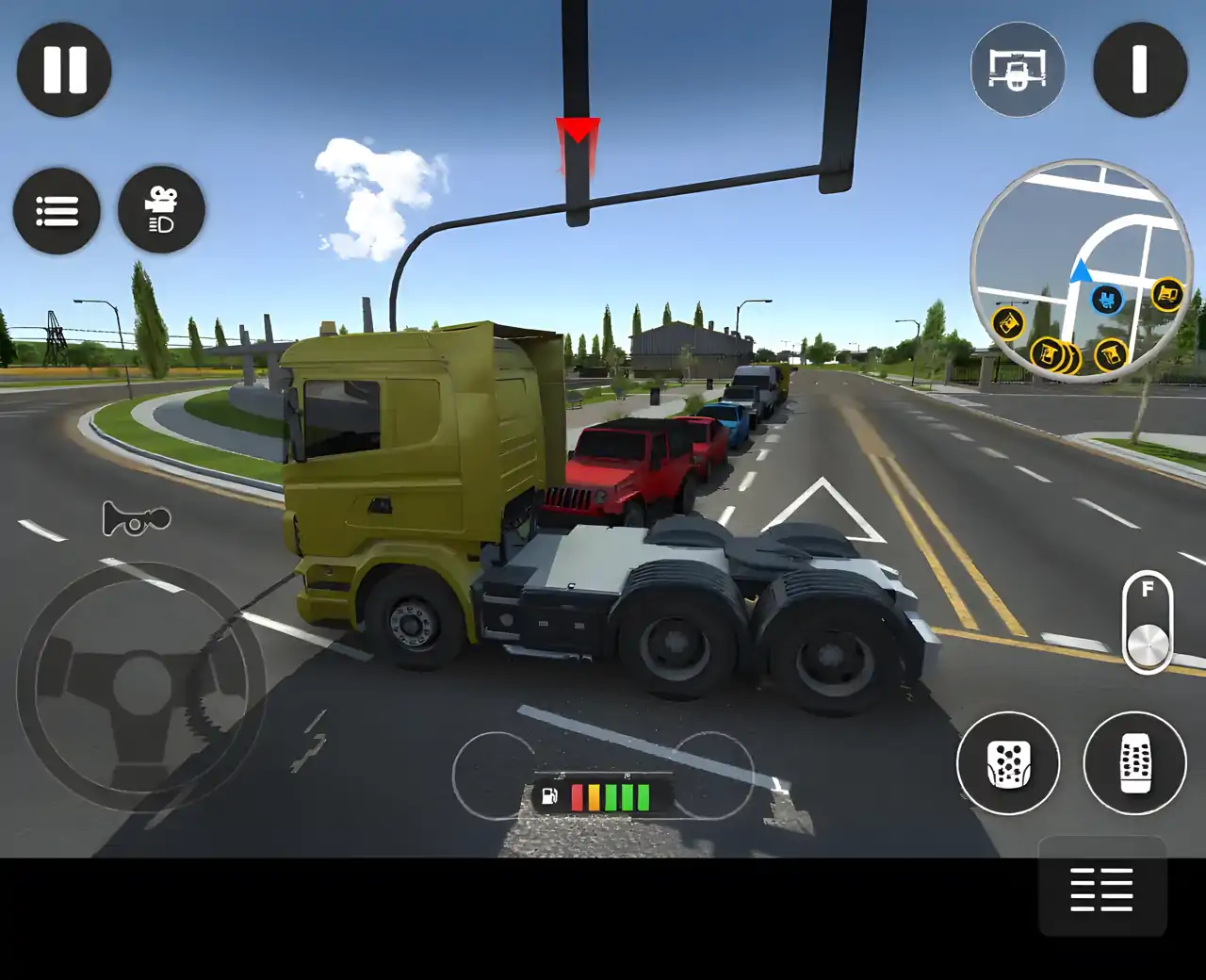Open the list menu button
Viewport: 1206px width, 980px height.
click(57, 211)
